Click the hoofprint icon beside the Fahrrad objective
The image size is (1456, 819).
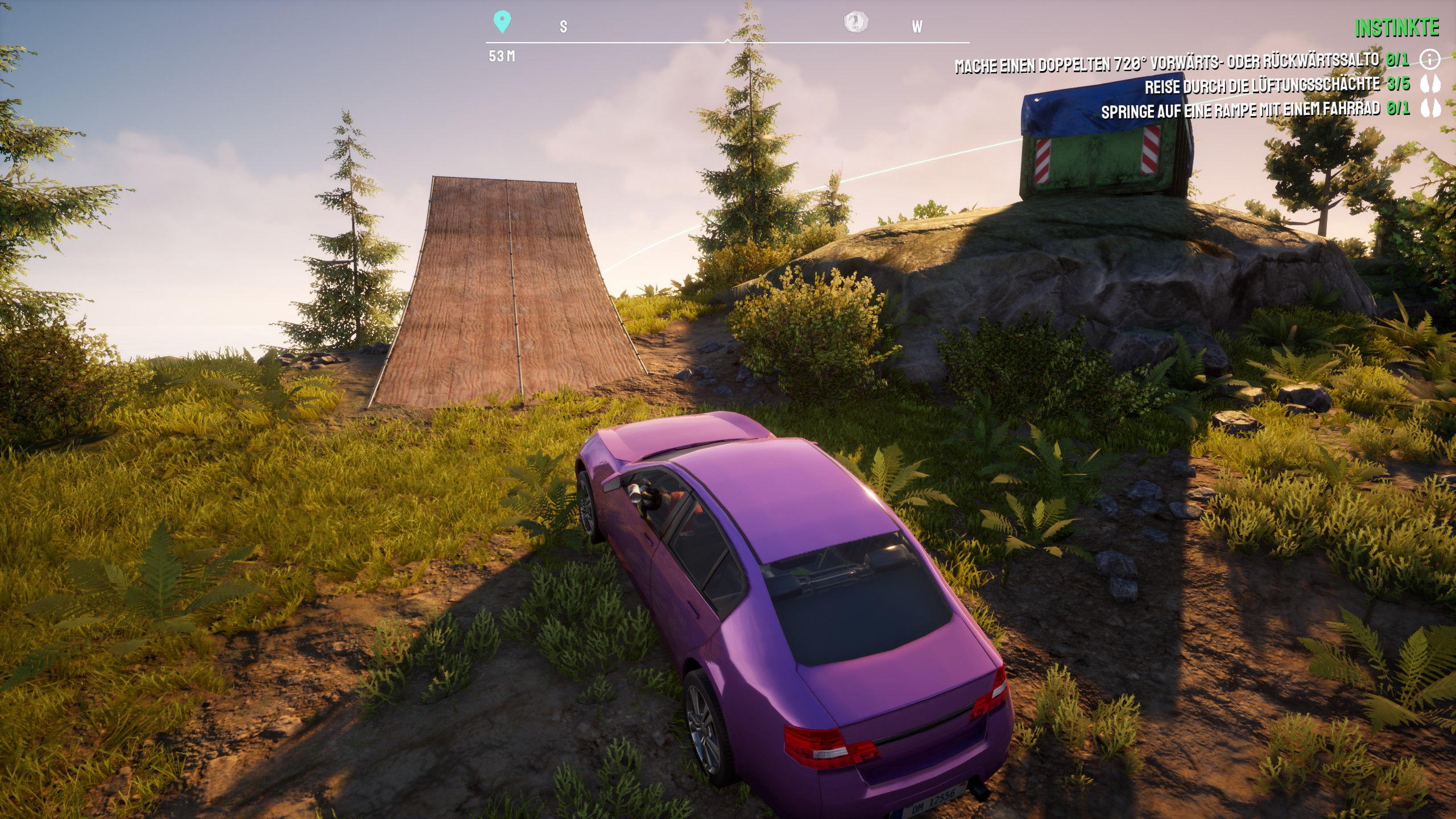coord(1430,108)
